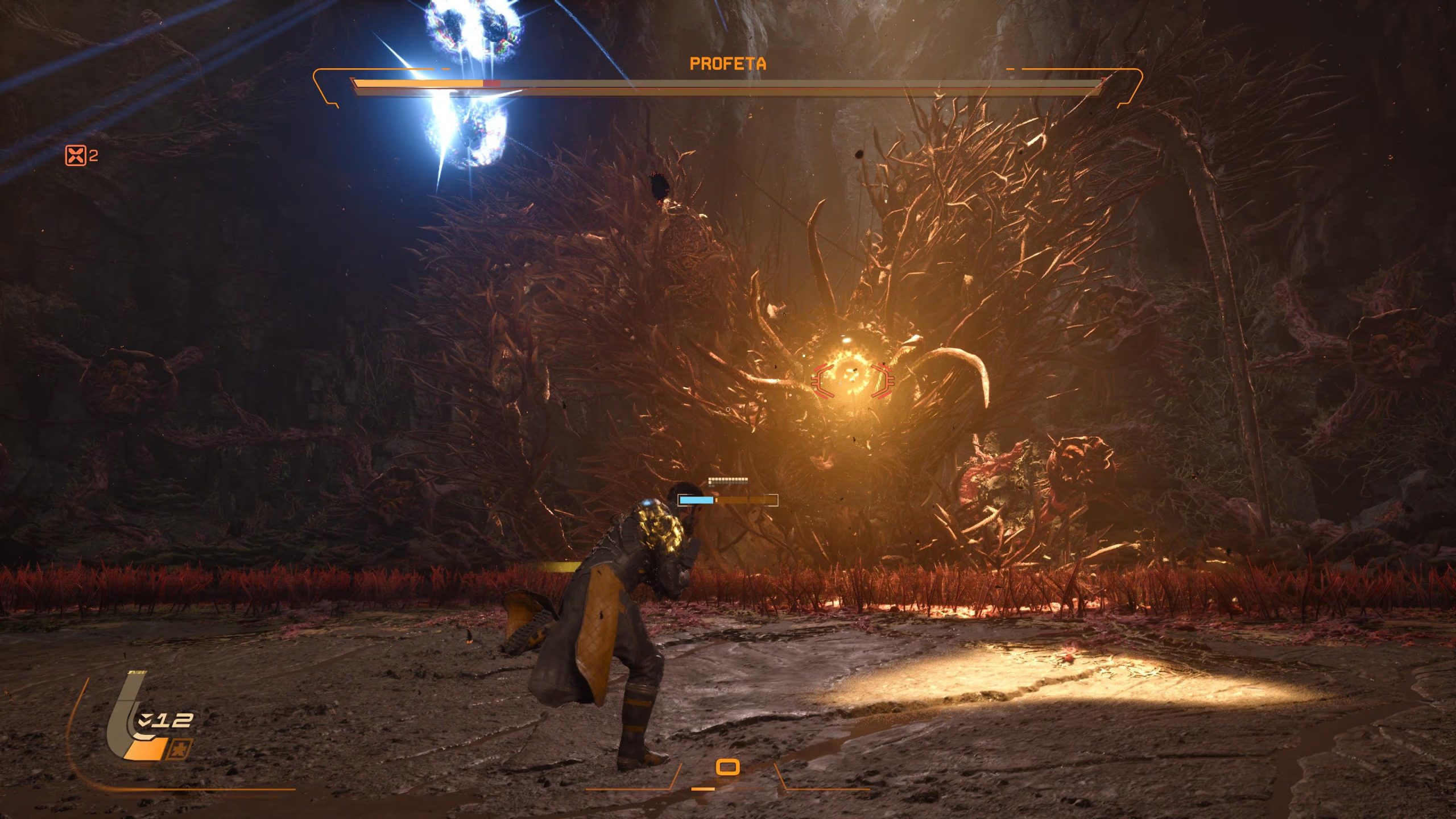Click the orange rounded-rectangle icon at bottom center
This screenshot has height=819, width=1456.
[727, 767]
